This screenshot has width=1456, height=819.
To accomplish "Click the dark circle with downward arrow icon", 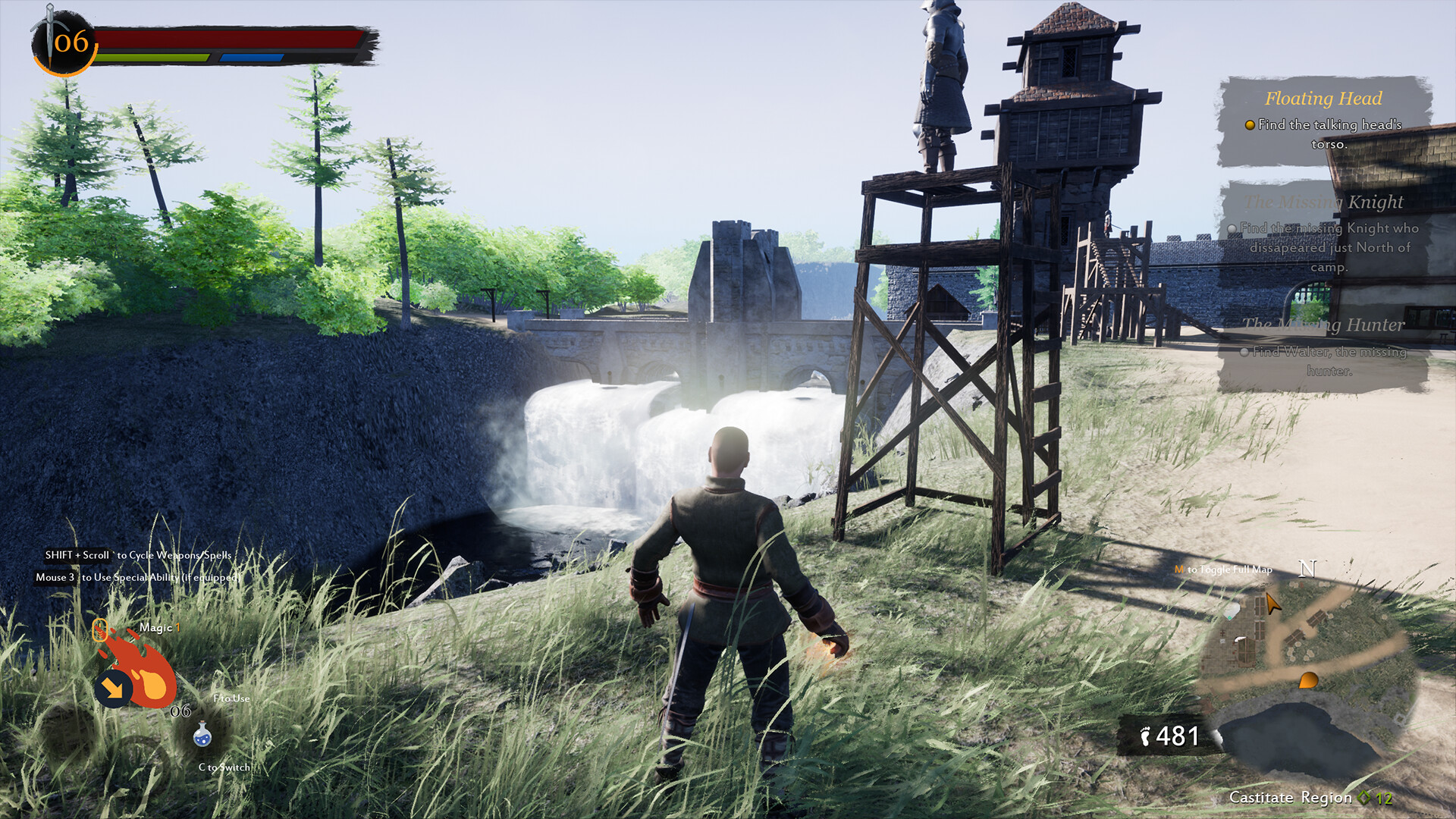I will [114, 687].
